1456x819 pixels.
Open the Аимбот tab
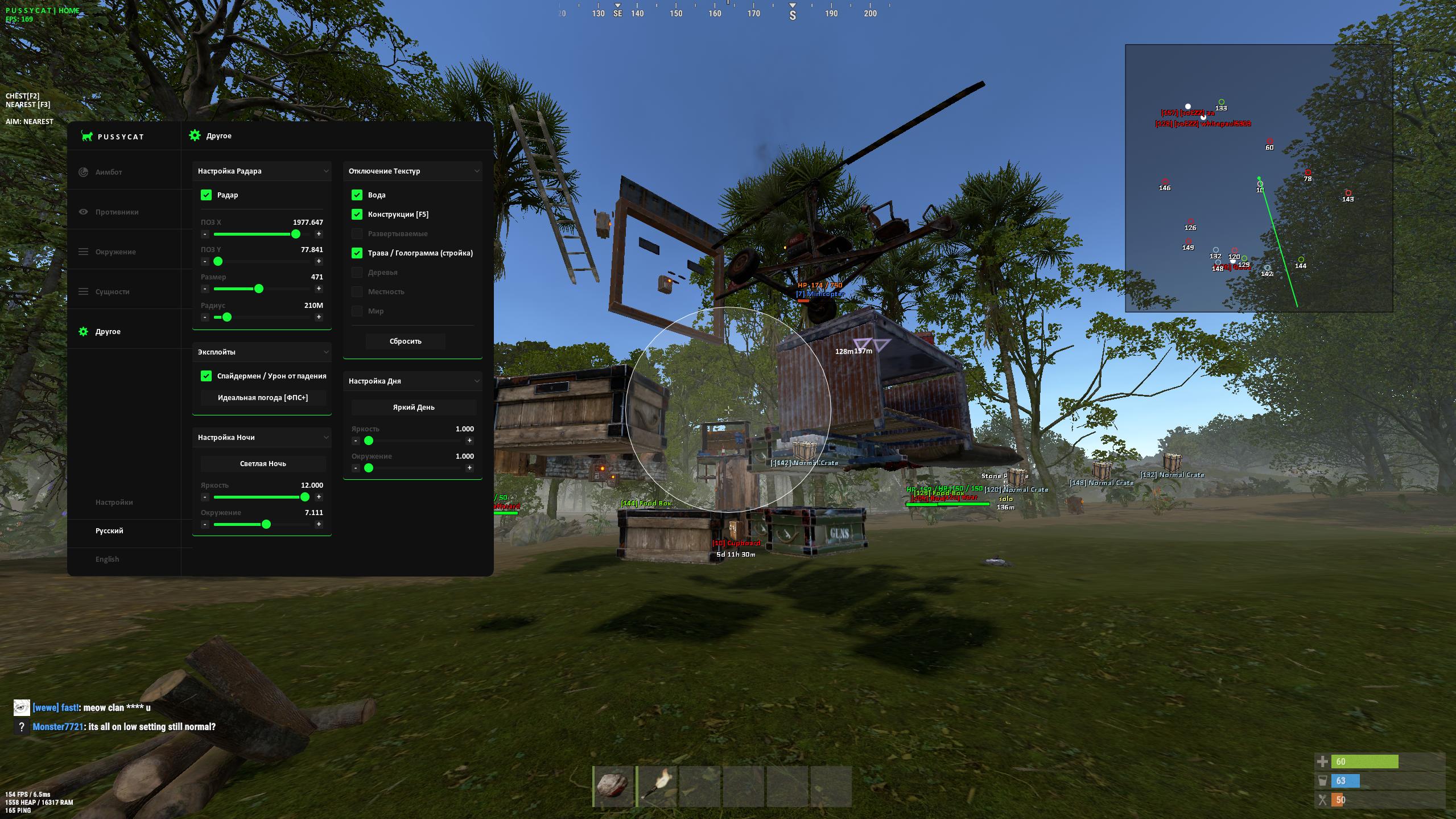click(x=109, y=172)
